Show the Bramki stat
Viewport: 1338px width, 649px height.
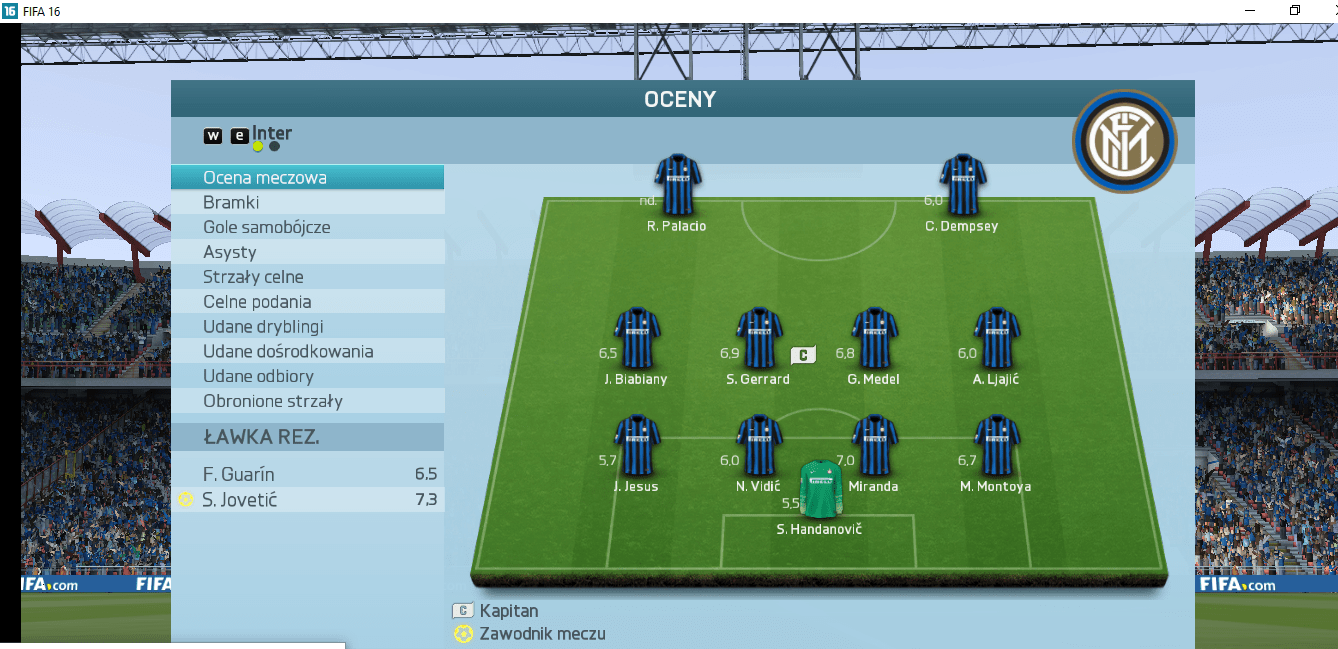click(x=307, y=203)
